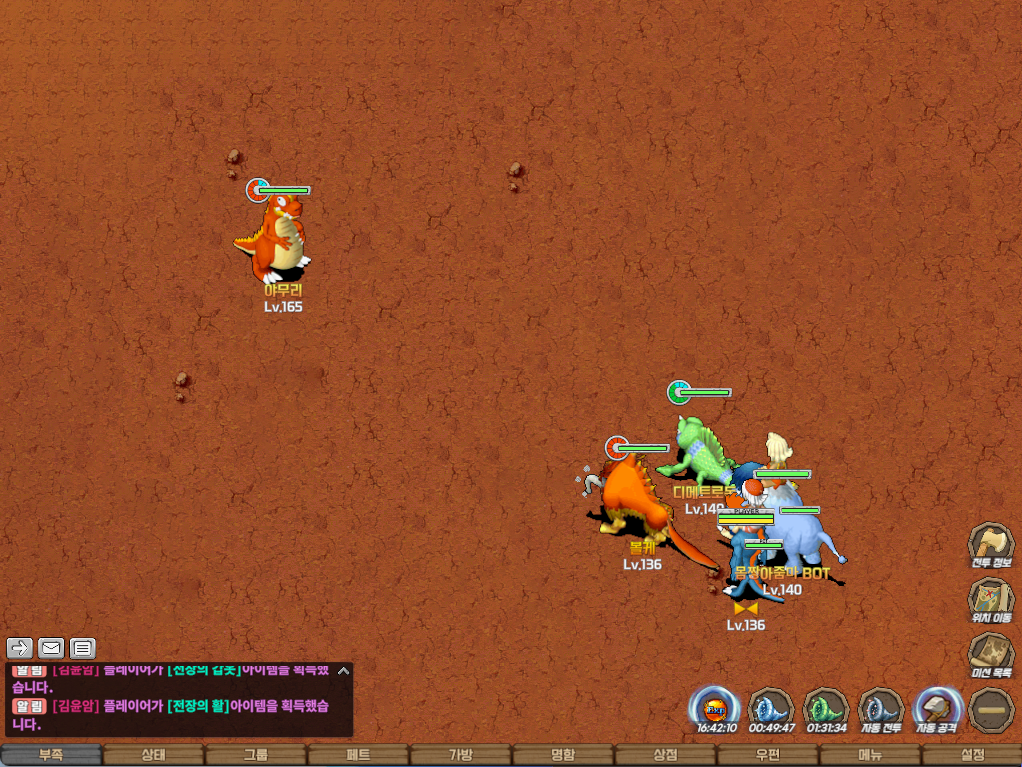Image resolution: width=1022 pixels, height=767 pixels.
Task: Open the 미션 목록 mission list scroll
Action: [x=990, y=655]
